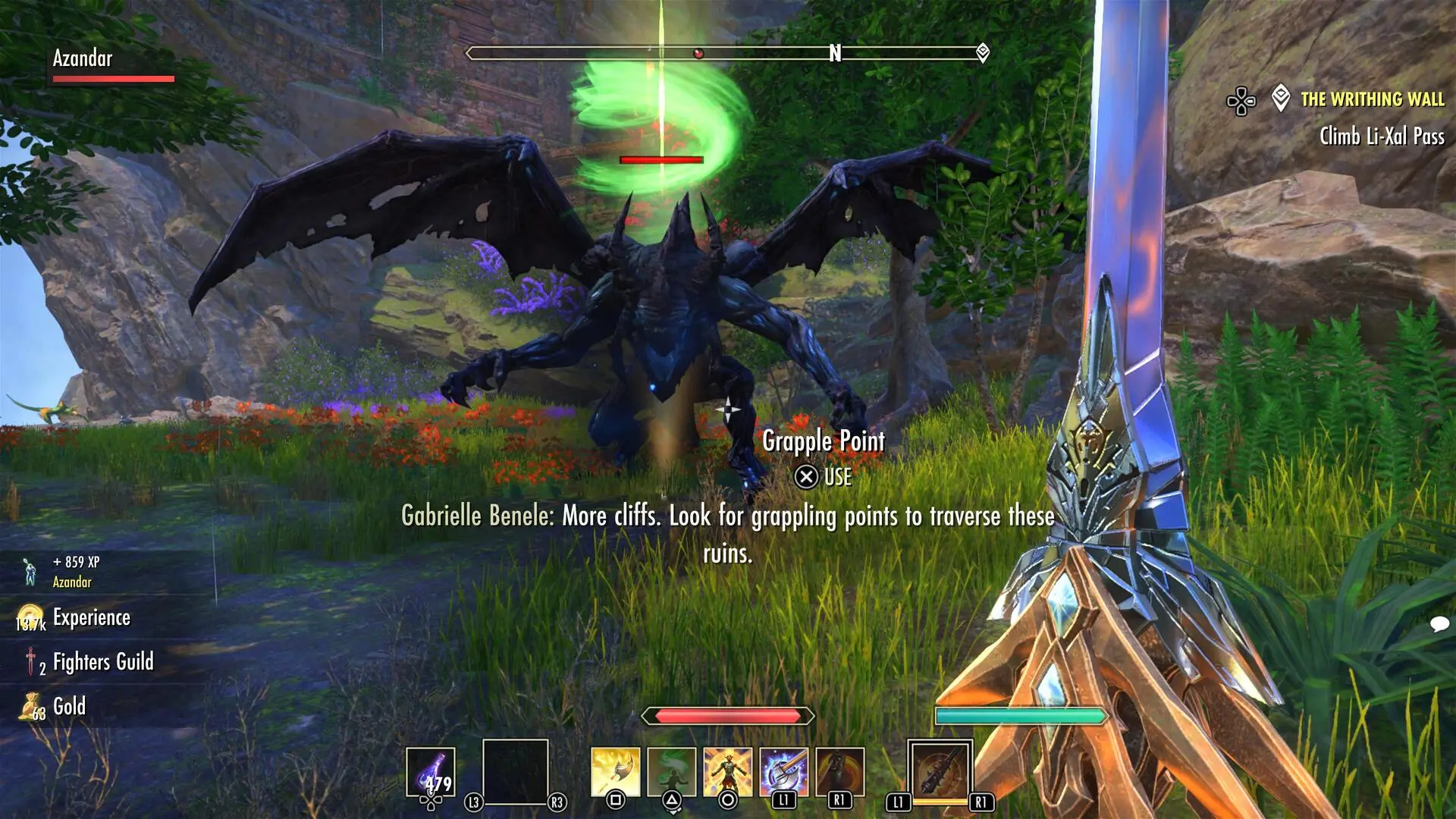Activate the golden axe ability
The height and width of the screenshot is (819, 1456).
tap(615, 772)
